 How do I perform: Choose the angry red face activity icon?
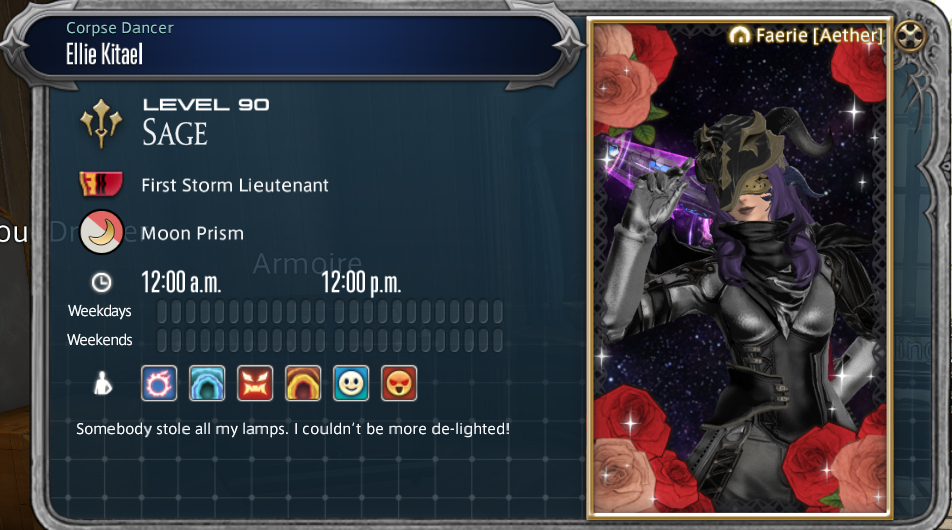255,383
